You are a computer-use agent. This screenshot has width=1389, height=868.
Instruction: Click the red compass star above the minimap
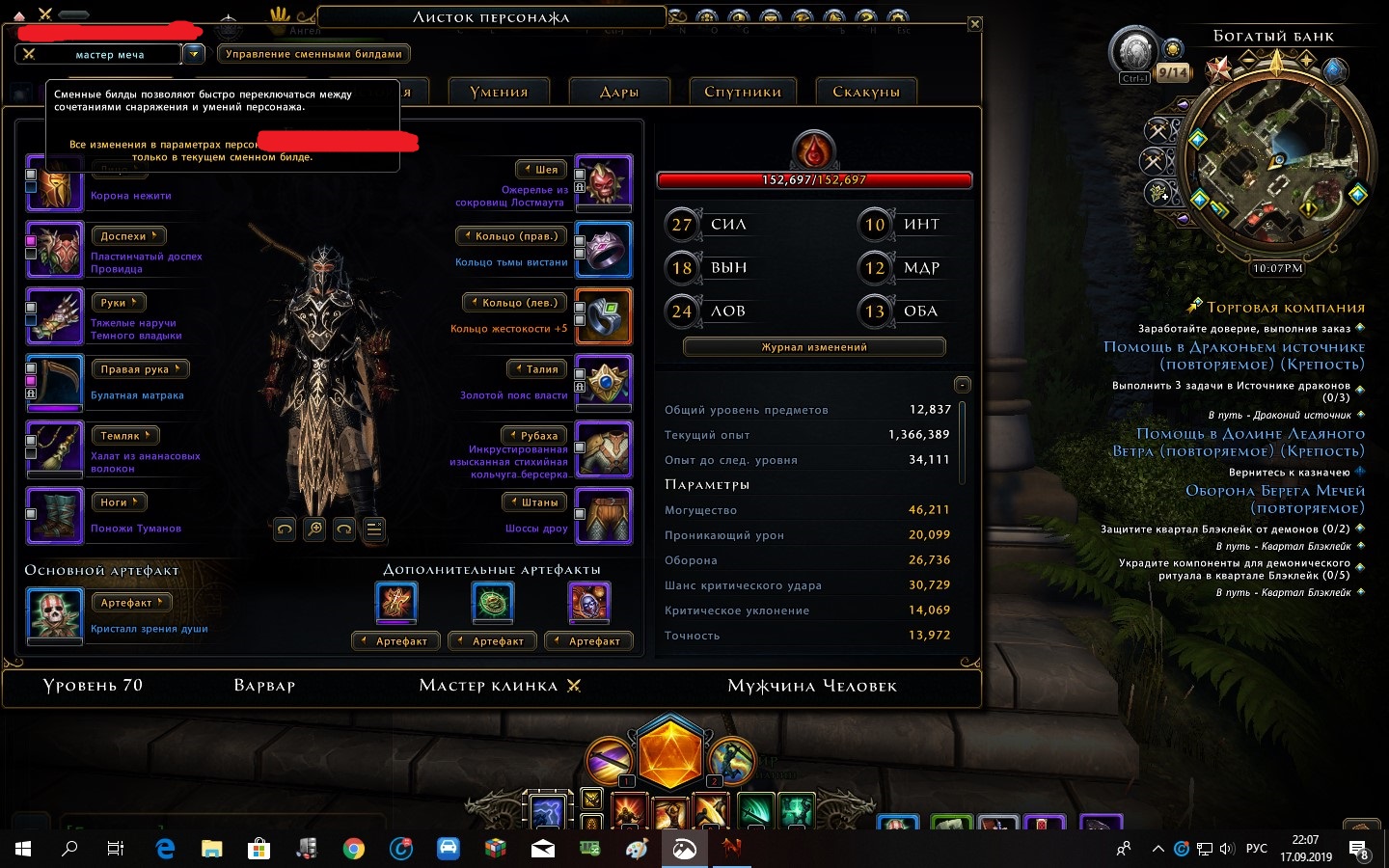1216,69
